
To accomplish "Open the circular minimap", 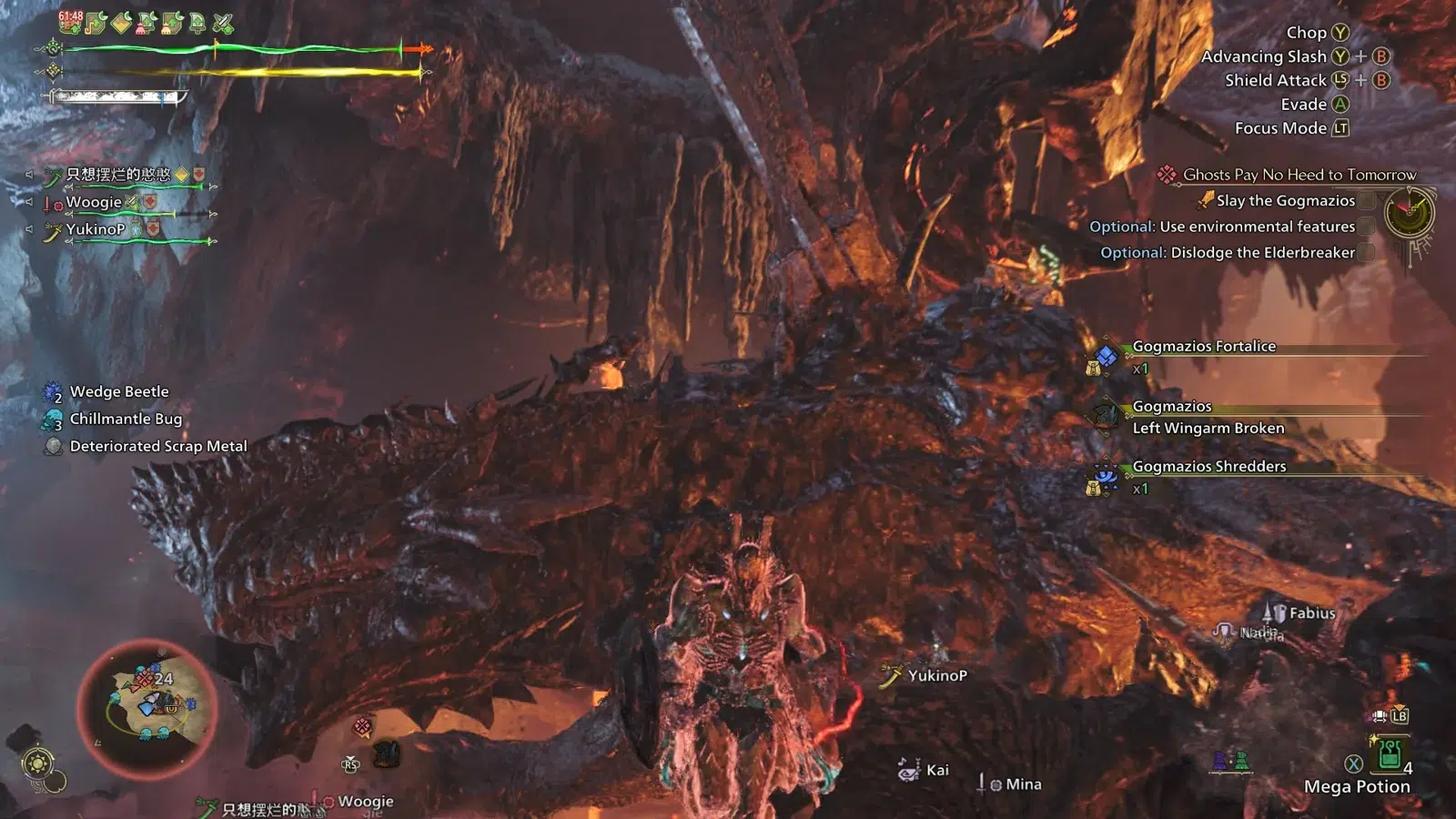I will [x=147, y=707].
